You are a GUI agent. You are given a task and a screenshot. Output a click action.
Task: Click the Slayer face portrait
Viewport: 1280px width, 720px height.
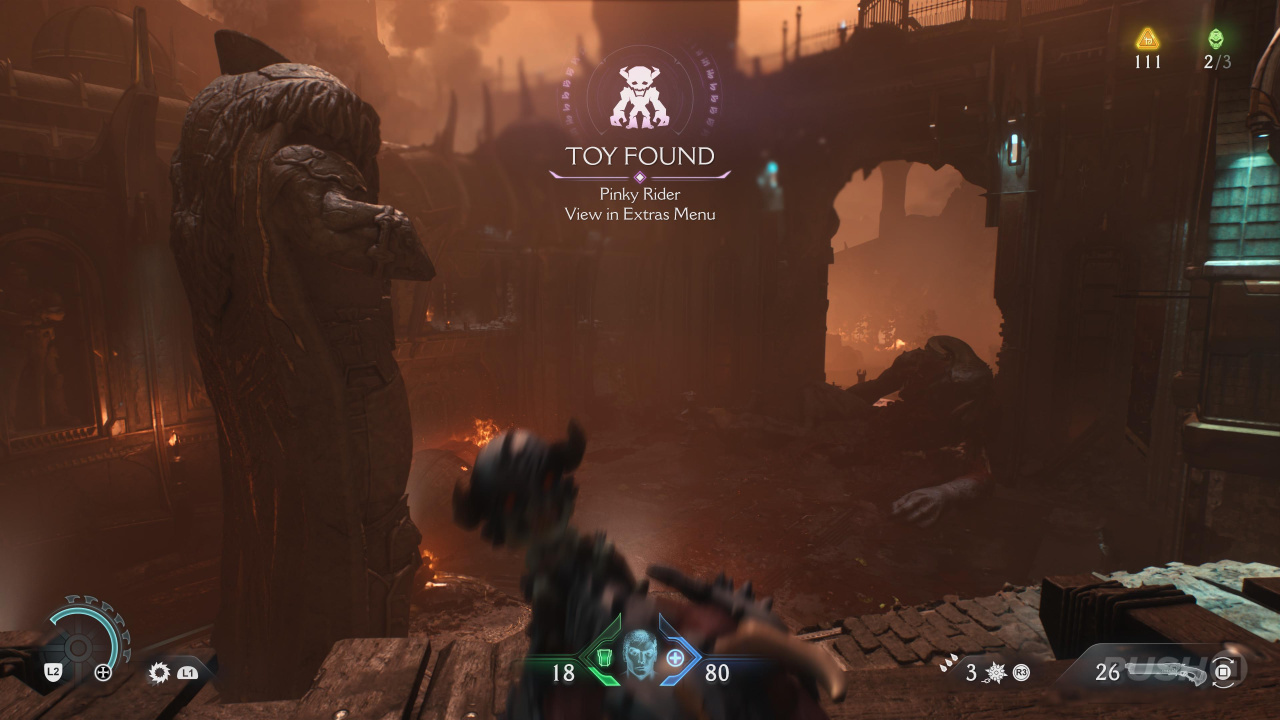point(639,655)
